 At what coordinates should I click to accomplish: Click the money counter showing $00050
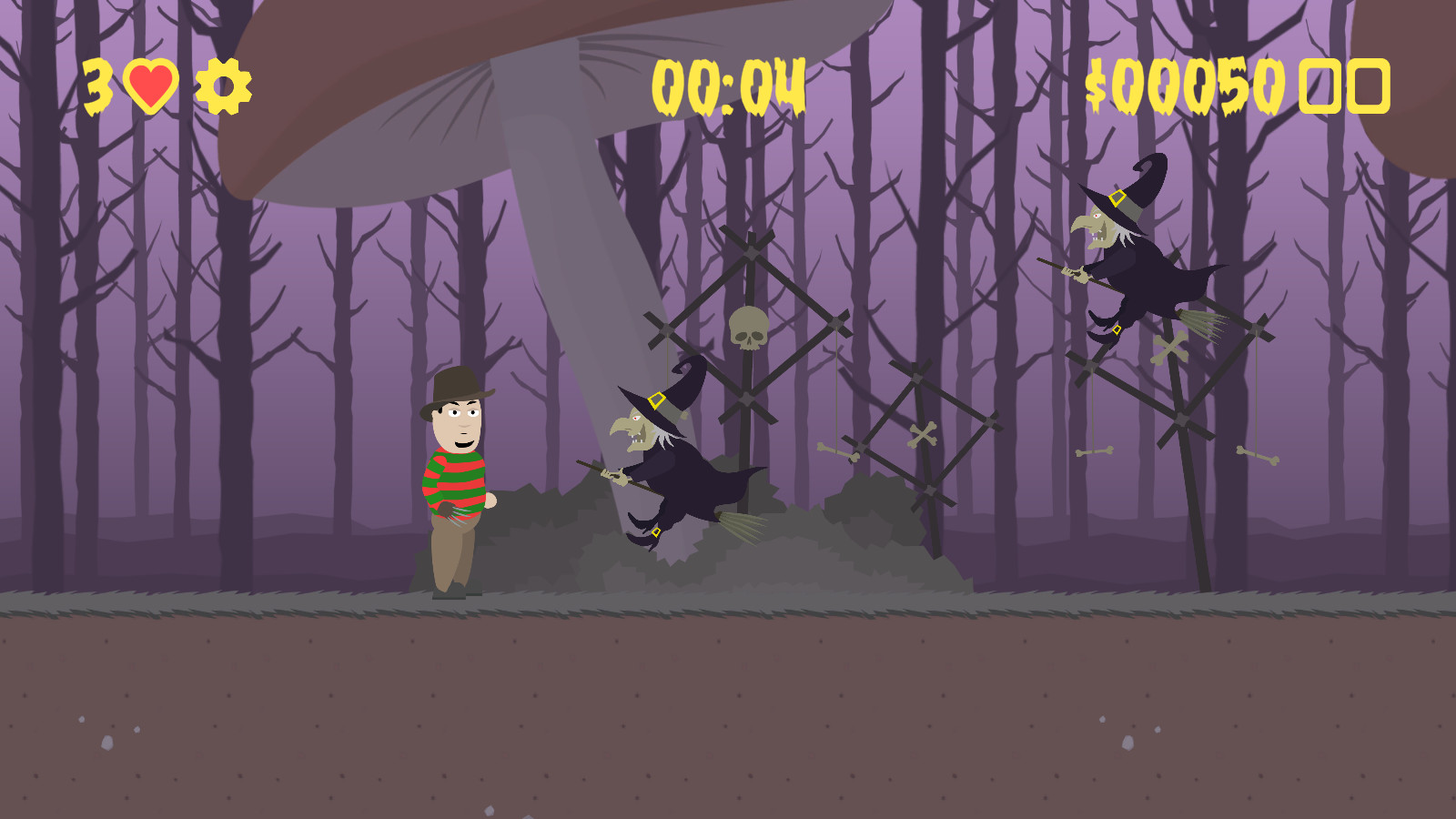pos(1183,86)
